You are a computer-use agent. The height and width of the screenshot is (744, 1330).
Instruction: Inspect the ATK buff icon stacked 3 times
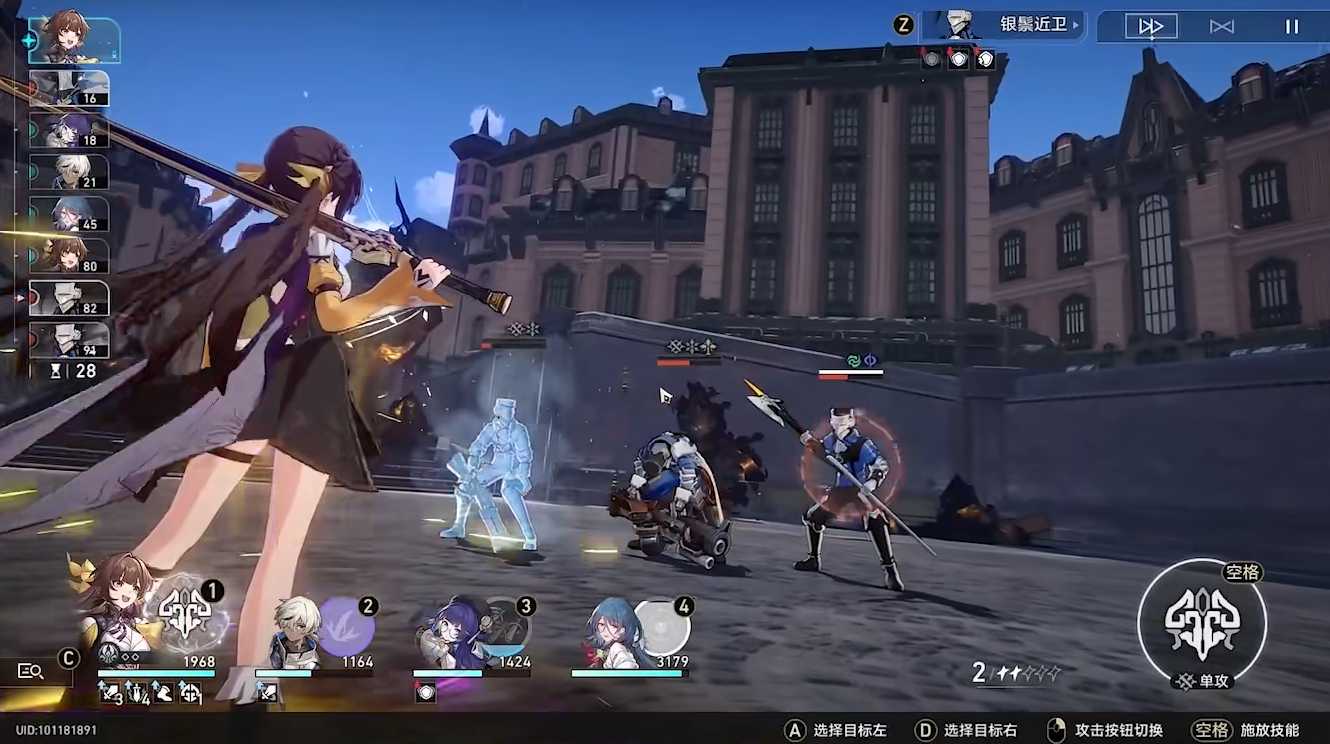point(108,691)
